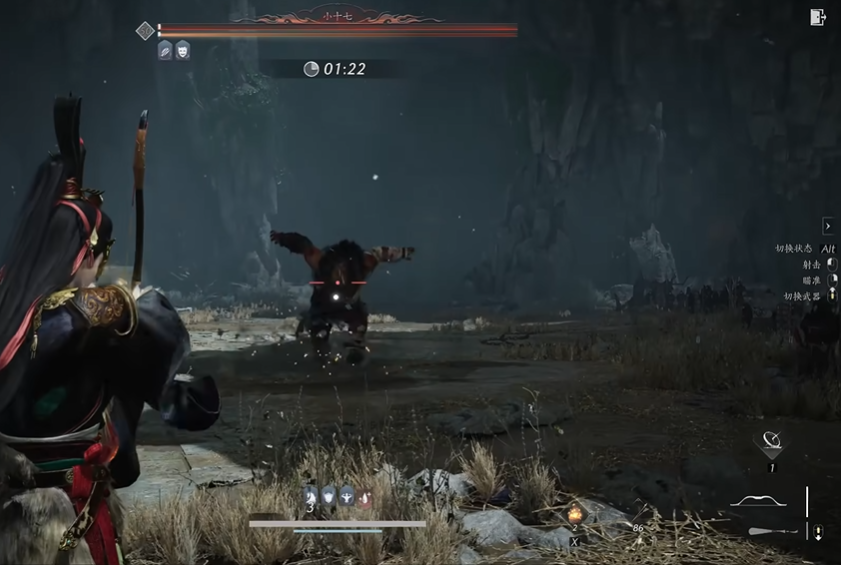841x565 pixels.
Task: Use the fire orb consumable item
Action: pyautogui.click(x=575, y=514)
